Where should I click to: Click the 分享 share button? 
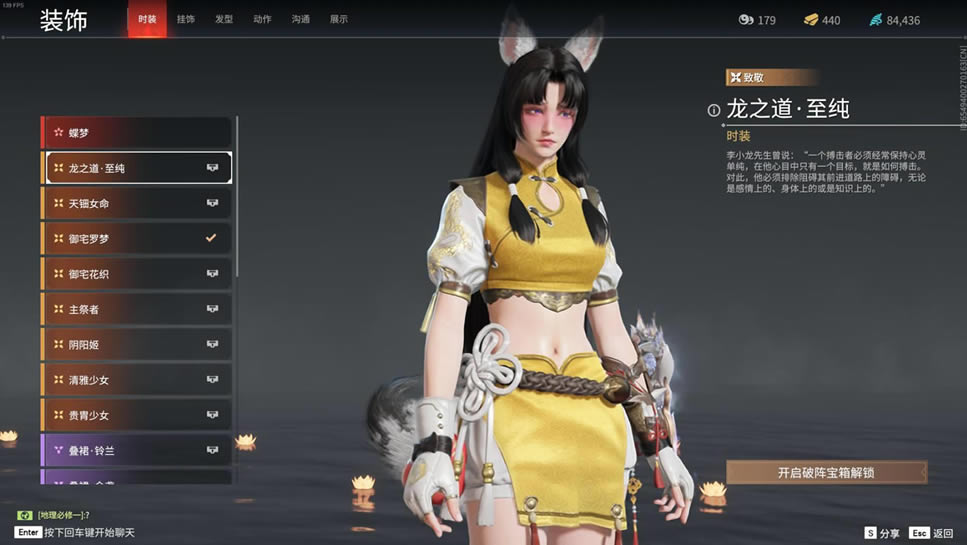(882, 533)
